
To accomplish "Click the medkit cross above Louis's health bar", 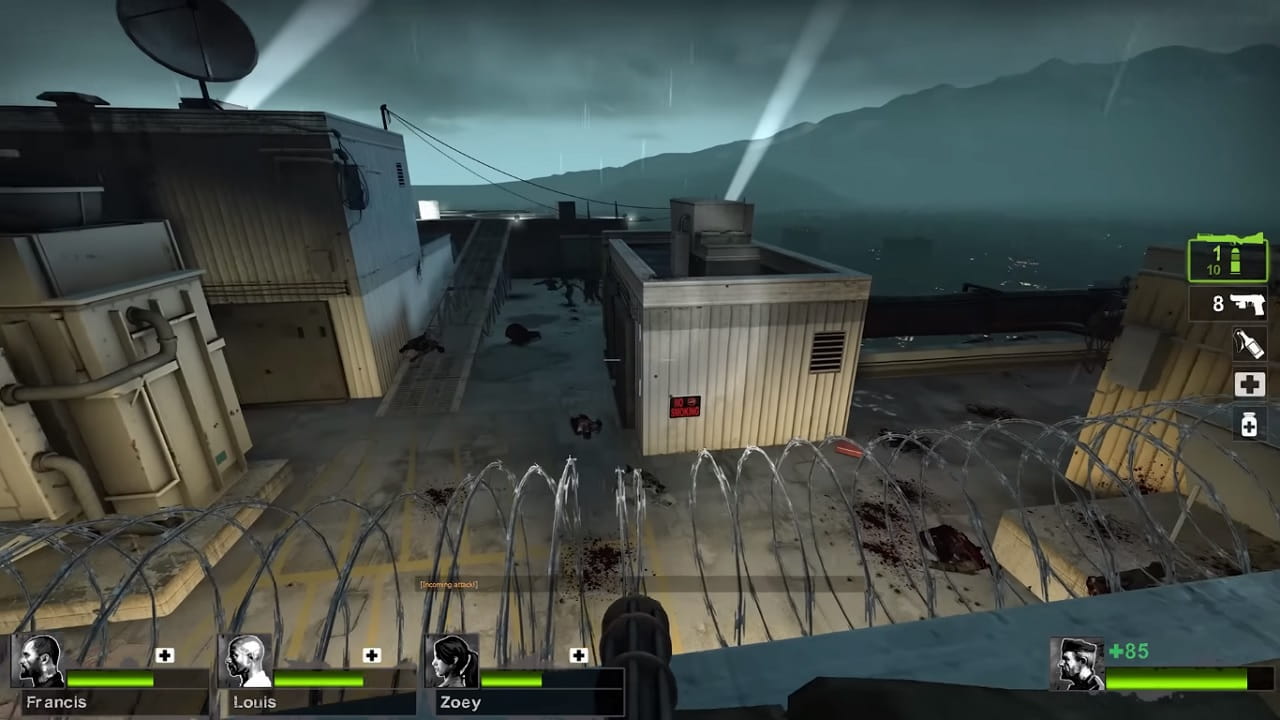I will point(372,657).
